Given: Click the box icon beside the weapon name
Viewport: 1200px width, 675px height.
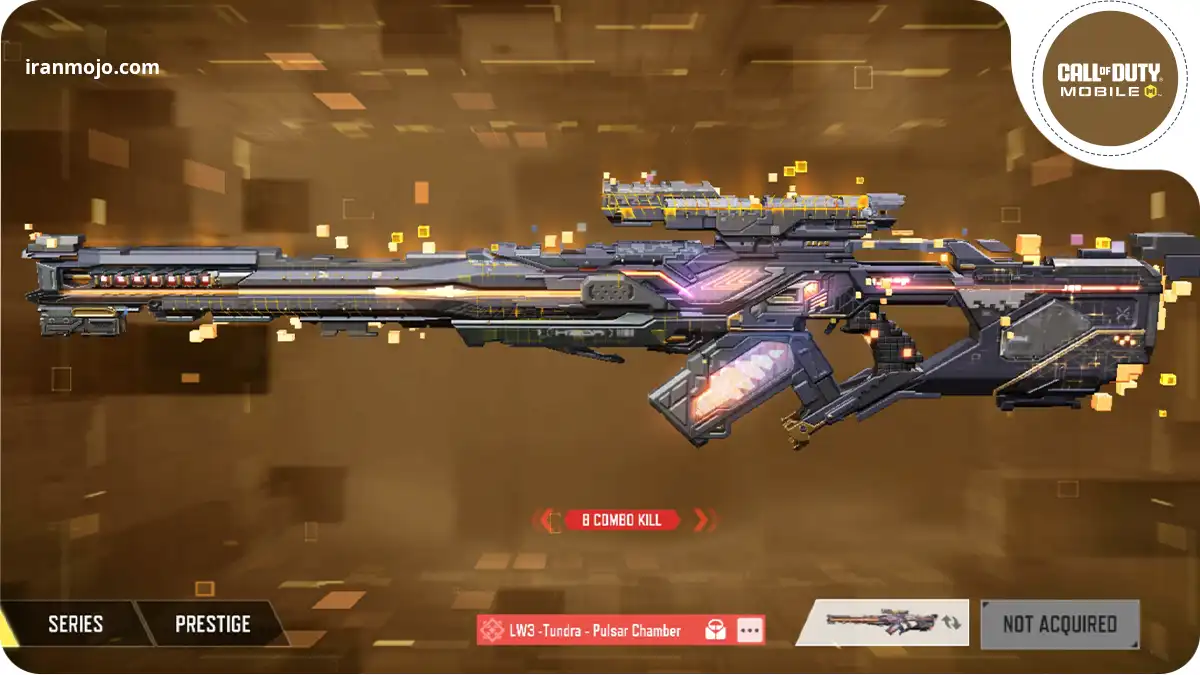Looking at the screenshot, I should pos(715,630).
